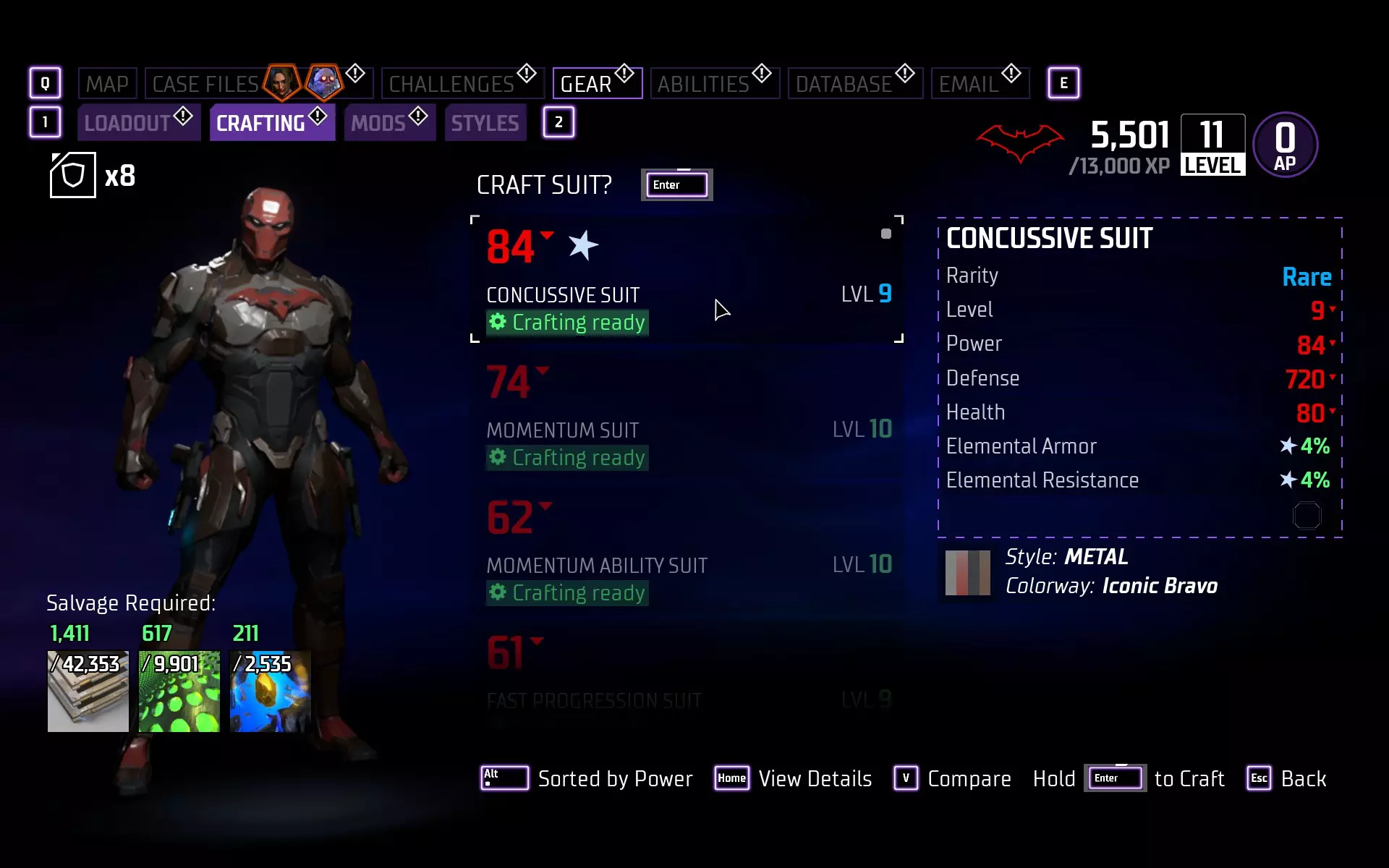
Task: Show the Styles sub-tab
Action: (x=485, y=123)
